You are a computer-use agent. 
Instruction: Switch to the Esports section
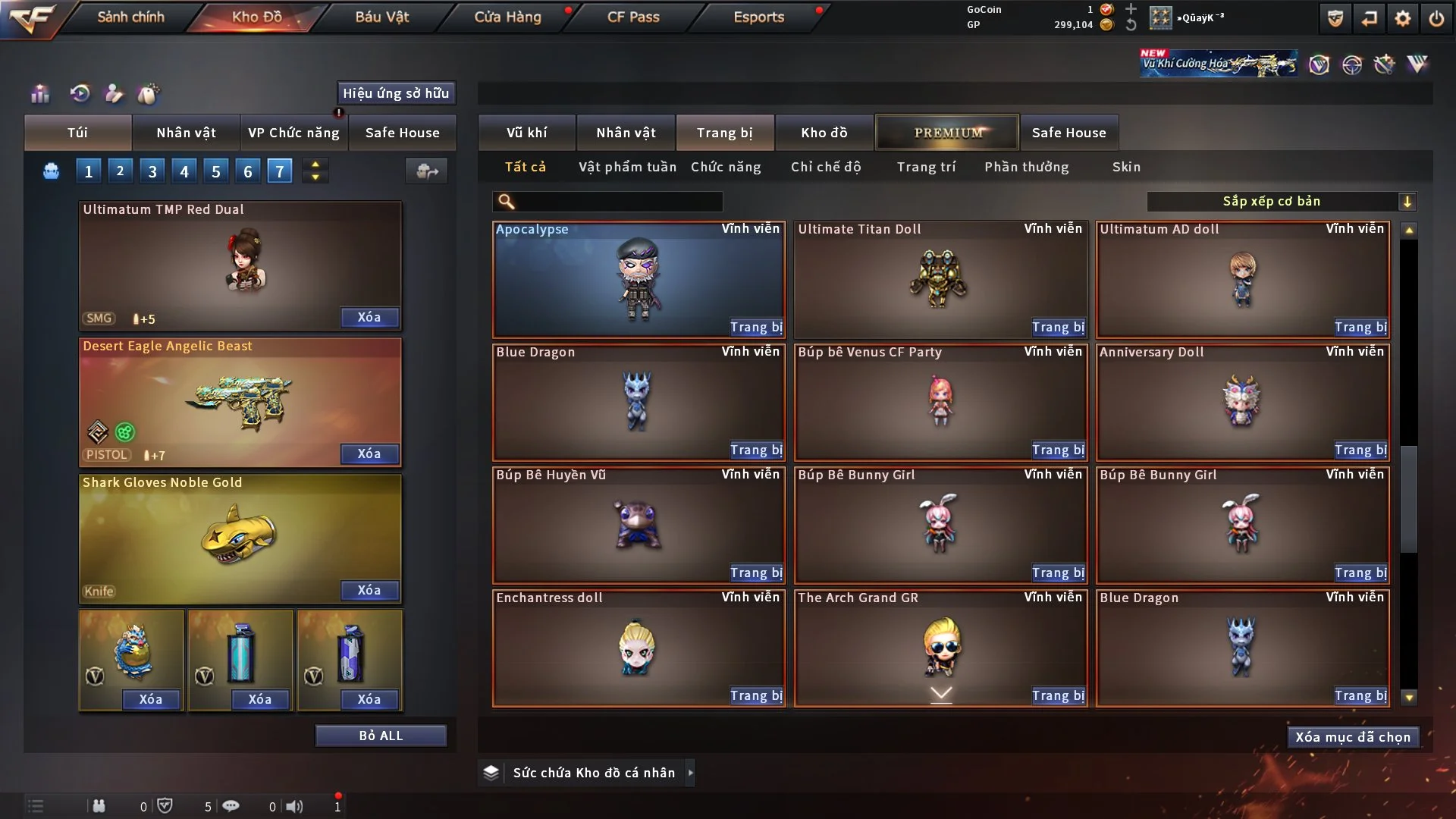pos(758,17)
